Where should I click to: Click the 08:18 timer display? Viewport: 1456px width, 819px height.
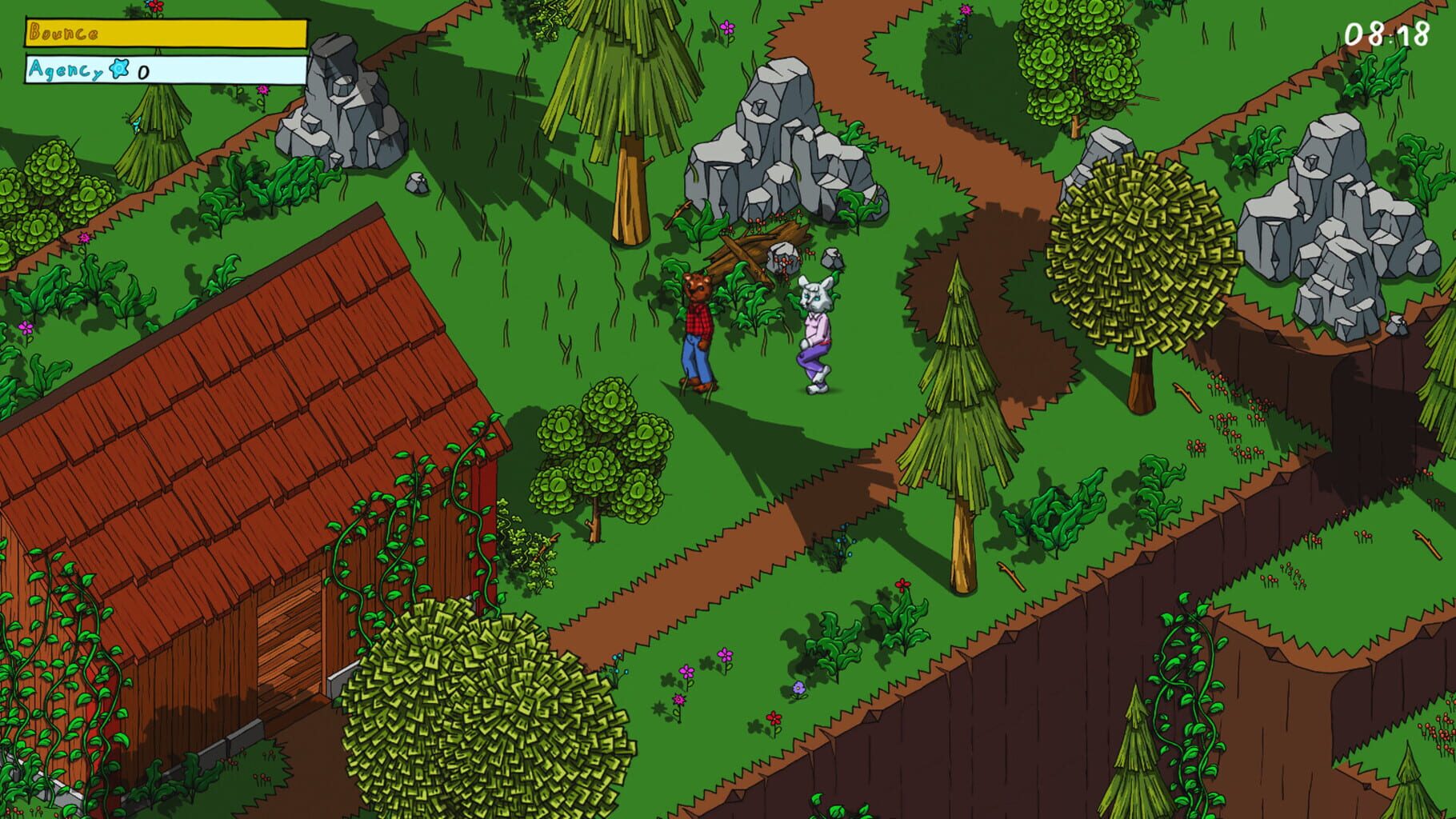[1386, 34]
